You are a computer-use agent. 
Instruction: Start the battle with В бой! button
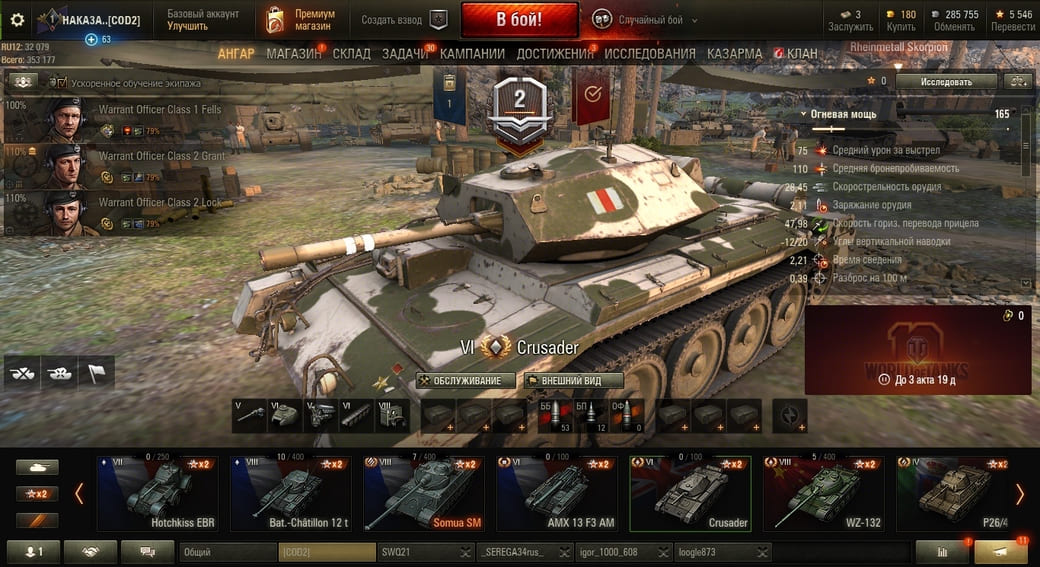pos(519,19)
